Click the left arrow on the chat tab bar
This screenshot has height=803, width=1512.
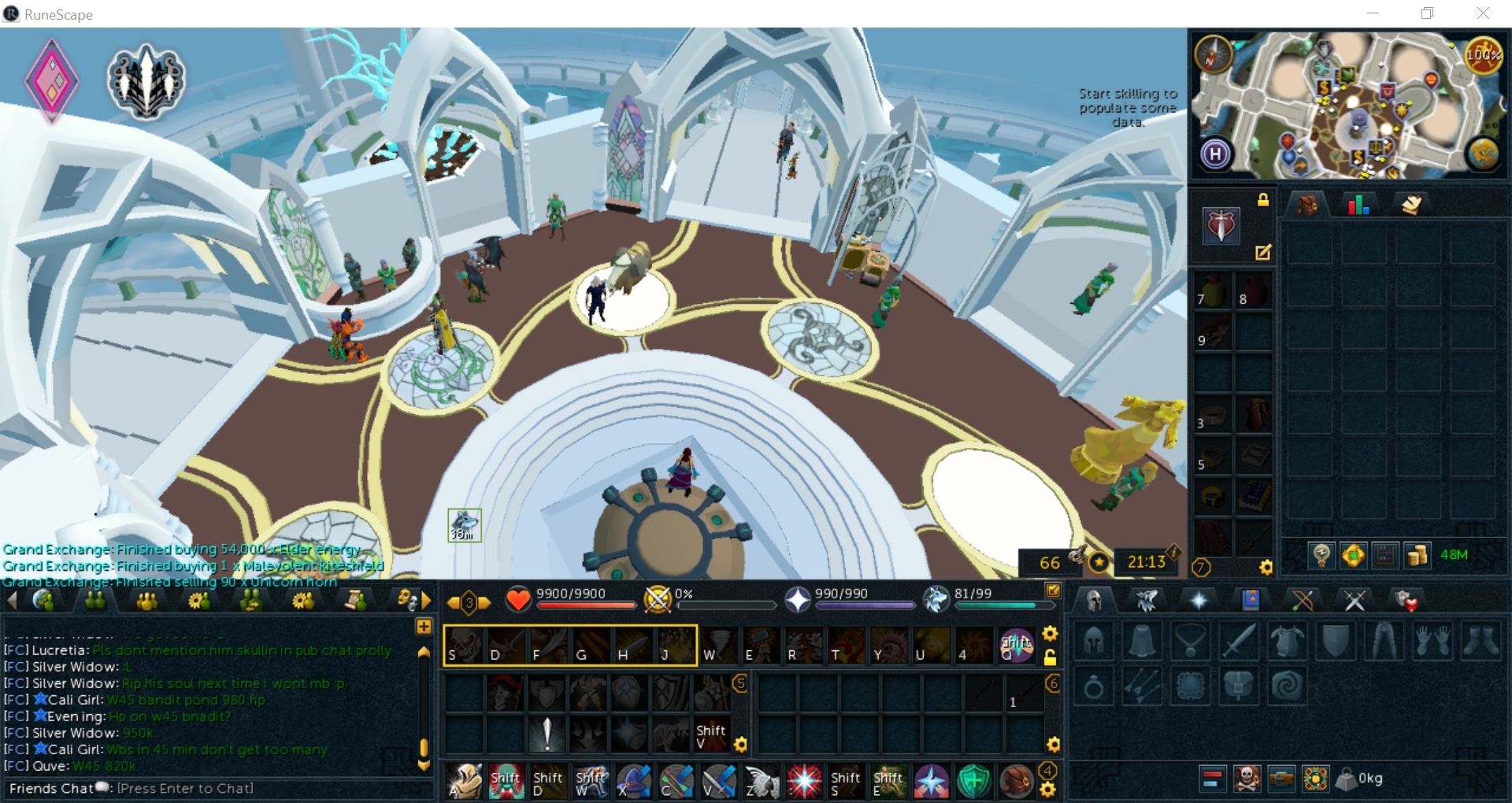12,601
